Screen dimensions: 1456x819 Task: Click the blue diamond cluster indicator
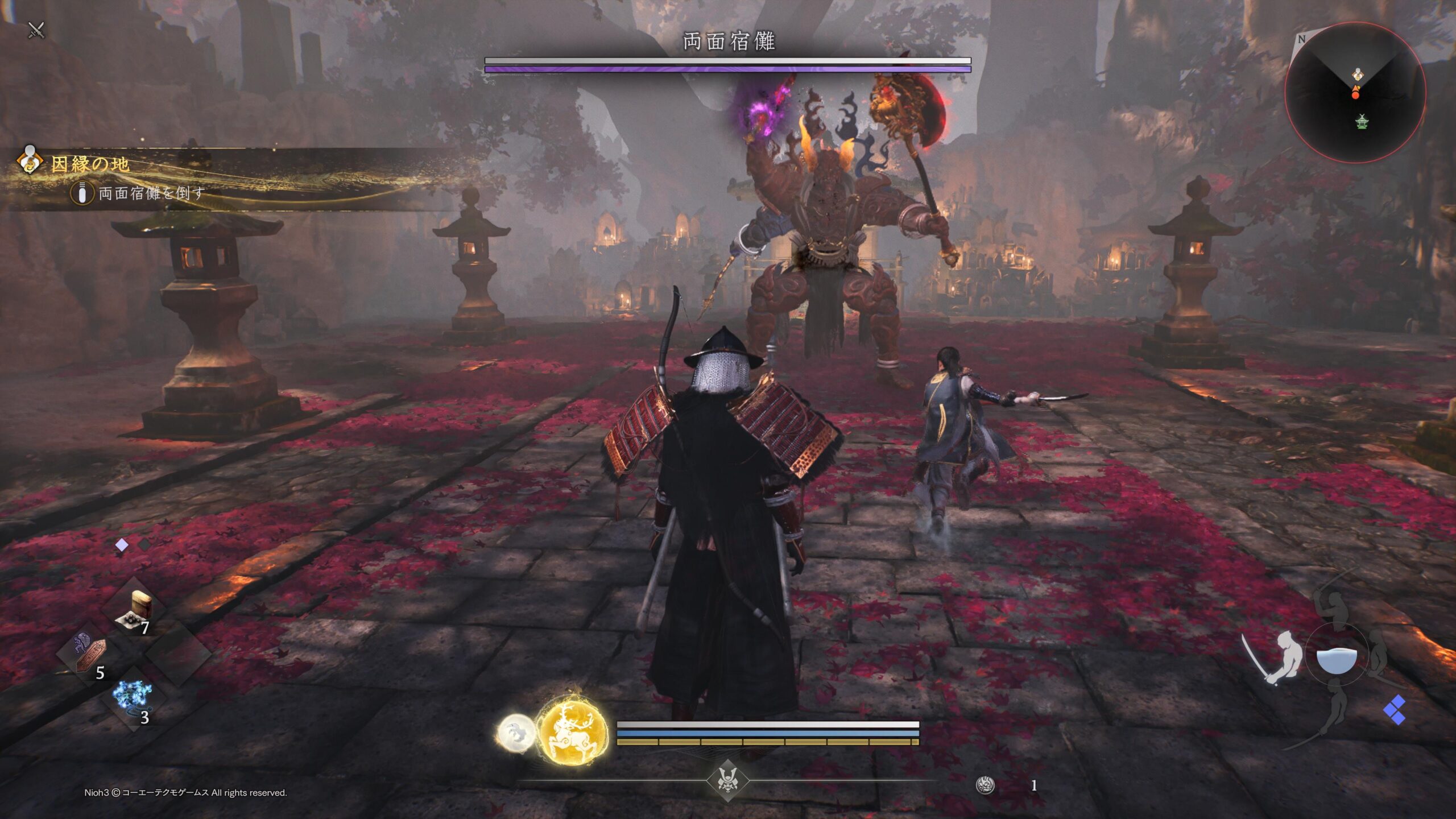click(1395, 710)
